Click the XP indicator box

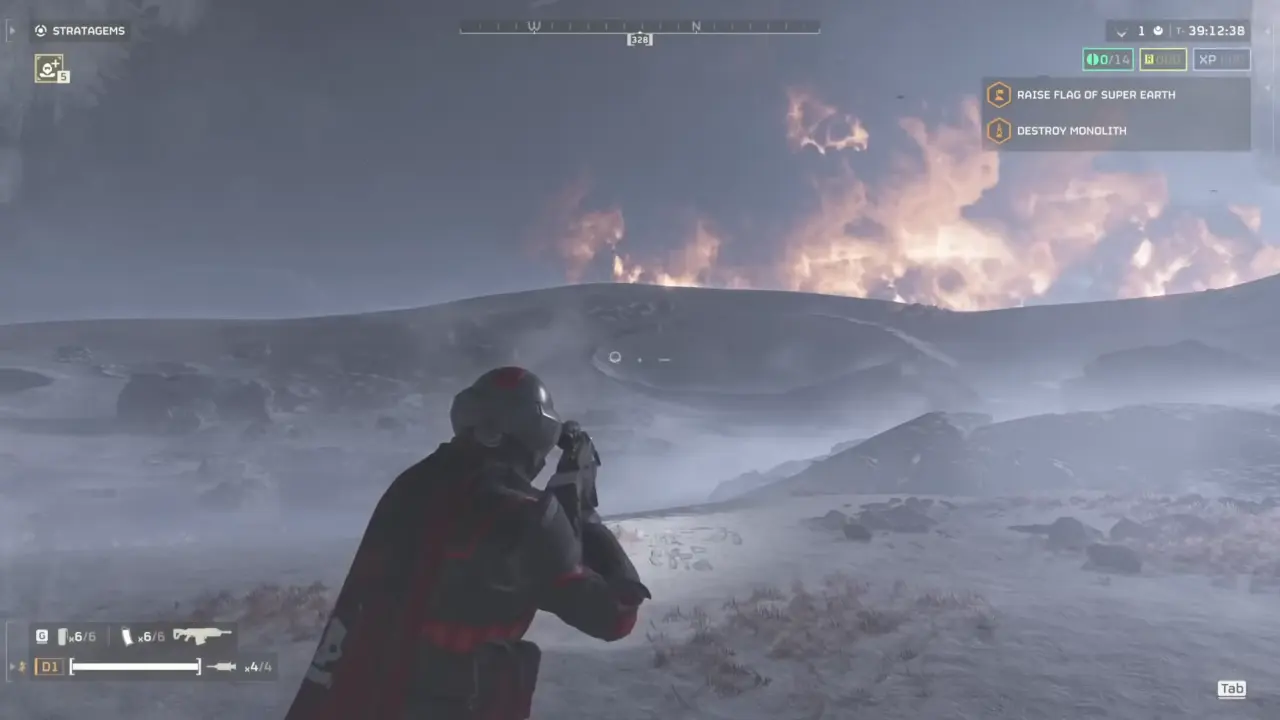coord(1221,60)
